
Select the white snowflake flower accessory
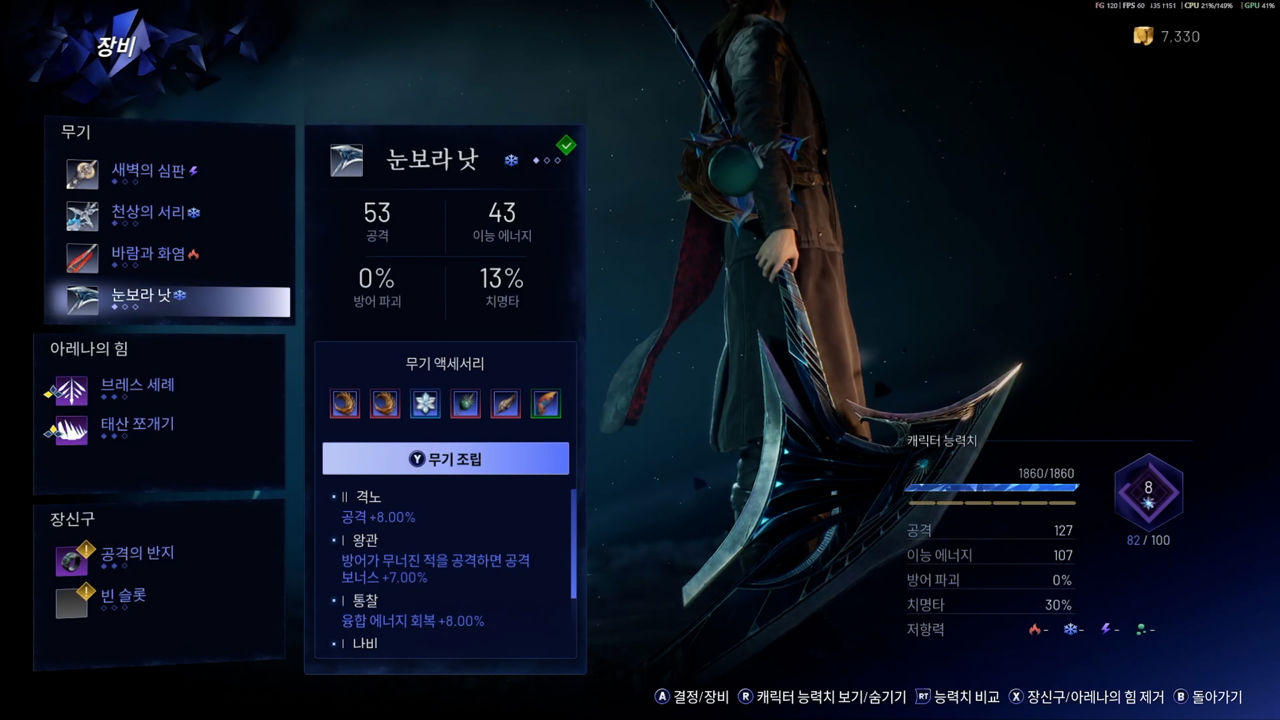425,404
